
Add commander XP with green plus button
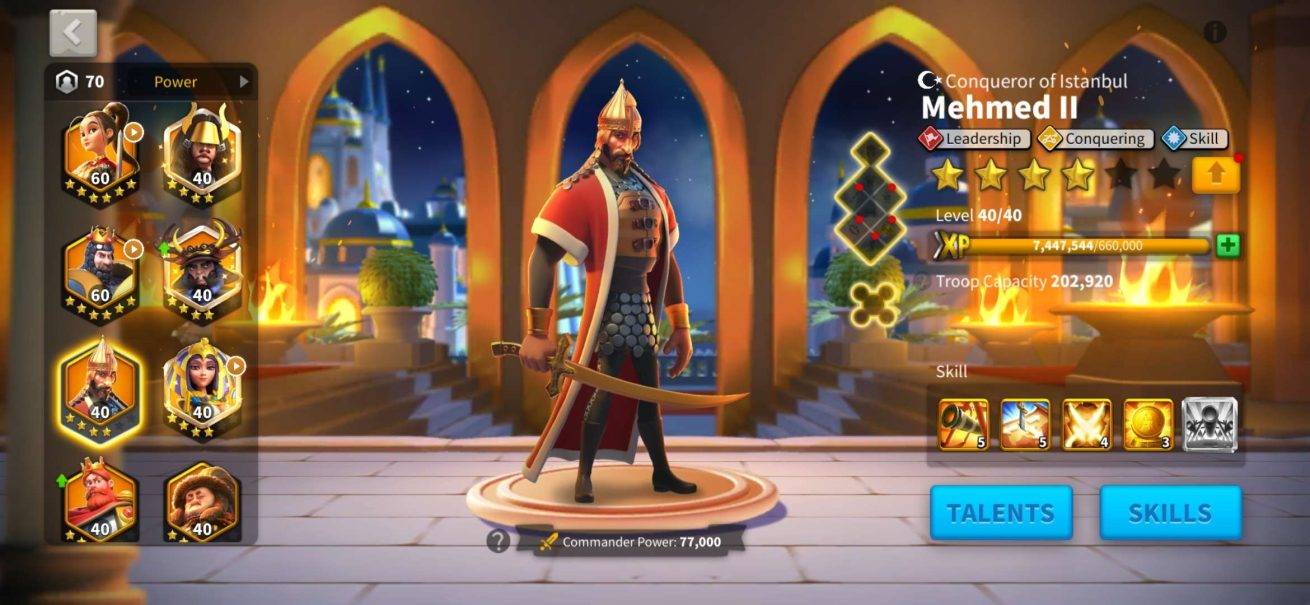point(1228,245)
